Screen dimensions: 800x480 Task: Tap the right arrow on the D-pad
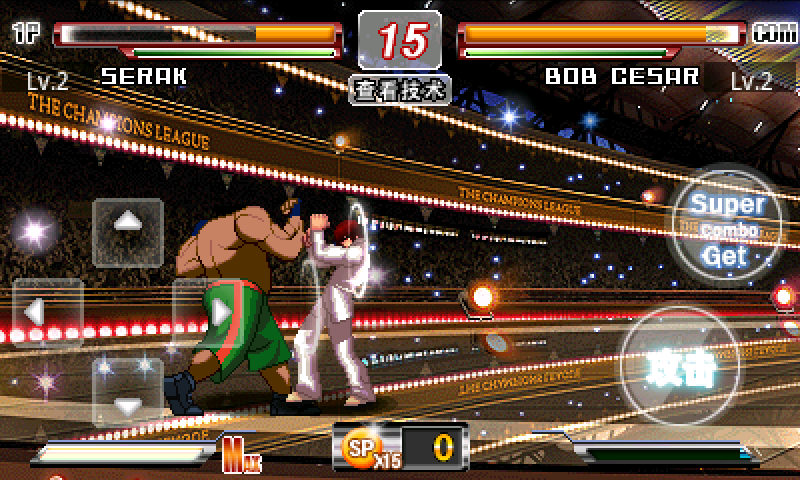tap(207, 312)
